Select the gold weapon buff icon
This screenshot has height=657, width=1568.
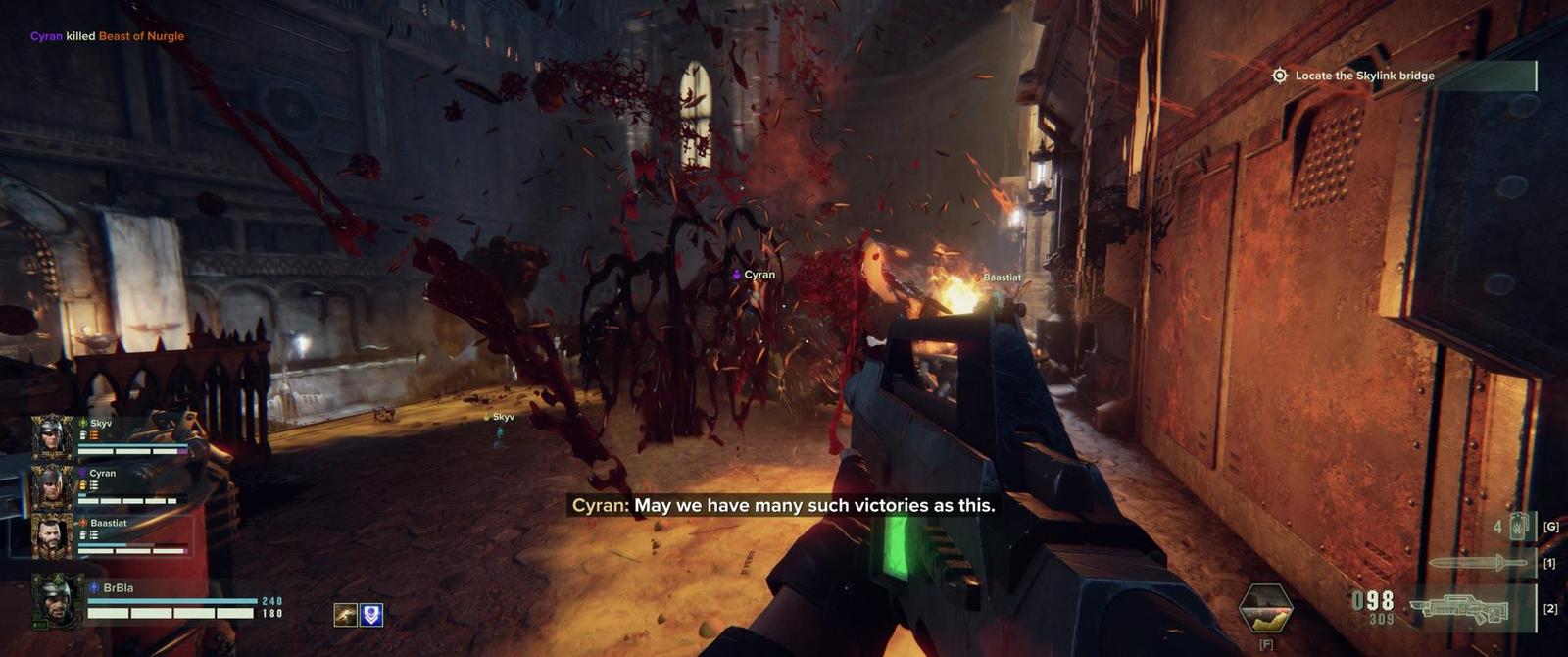pyautogui.click(x=345, y=615)
